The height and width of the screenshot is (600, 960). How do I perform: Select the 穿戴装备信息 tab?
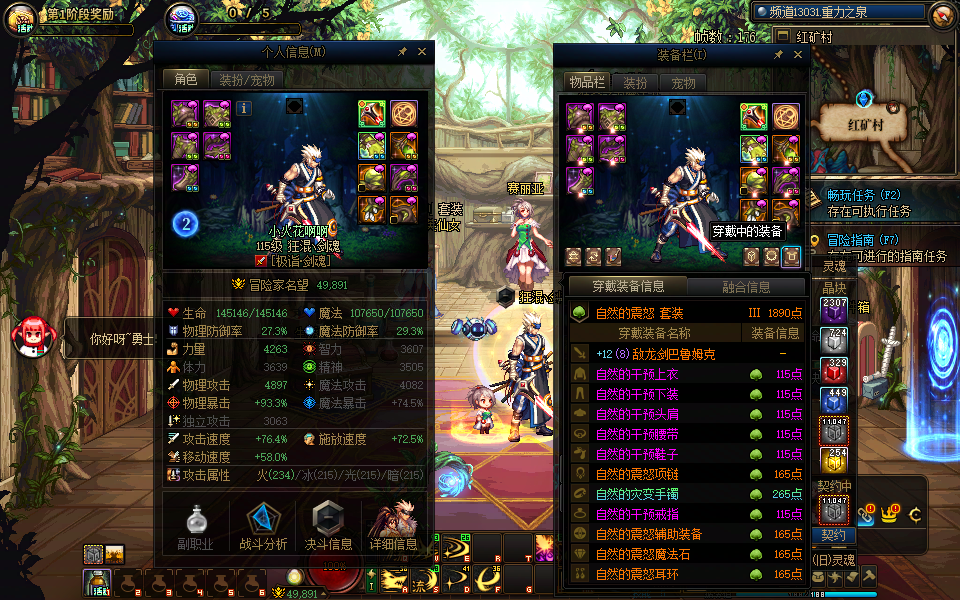pos(627,287)
